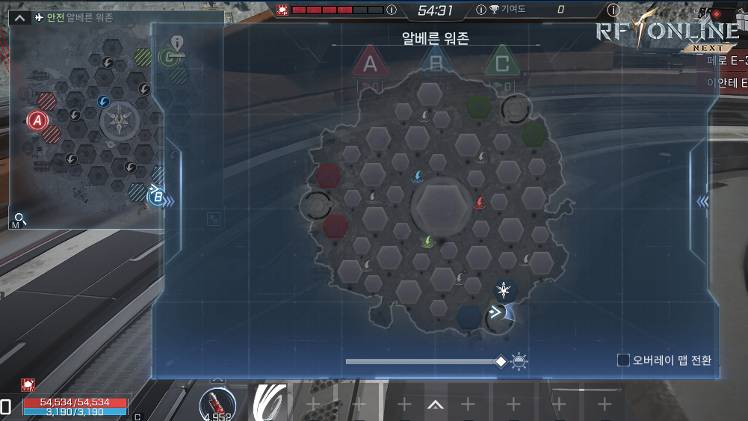Collapse the minimap with the up arrow
The image size is (748, 421).
[18, 17]
